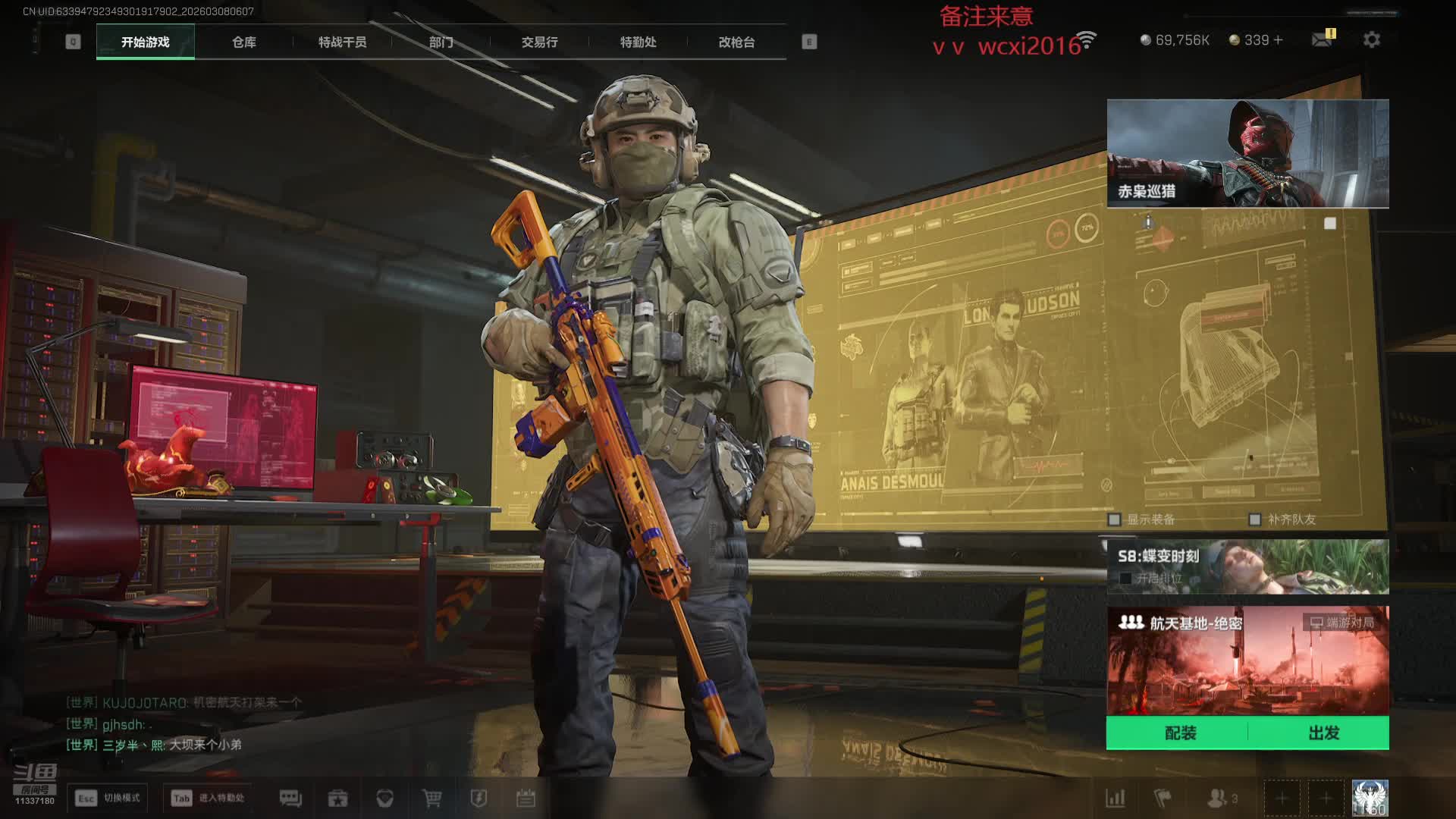
Task: Open the chat bubble icon
Action: tap(290, 798)
